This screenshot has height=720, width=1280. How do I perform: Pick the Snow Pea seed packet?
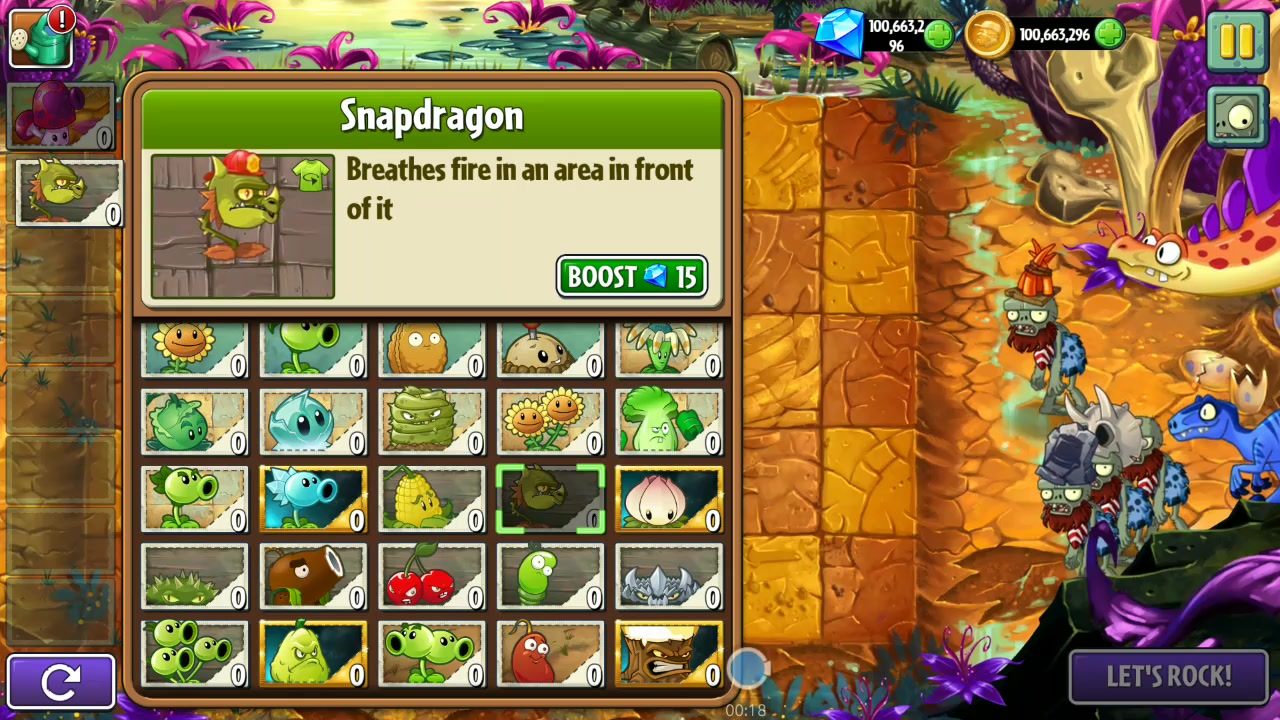click(313, 499)
